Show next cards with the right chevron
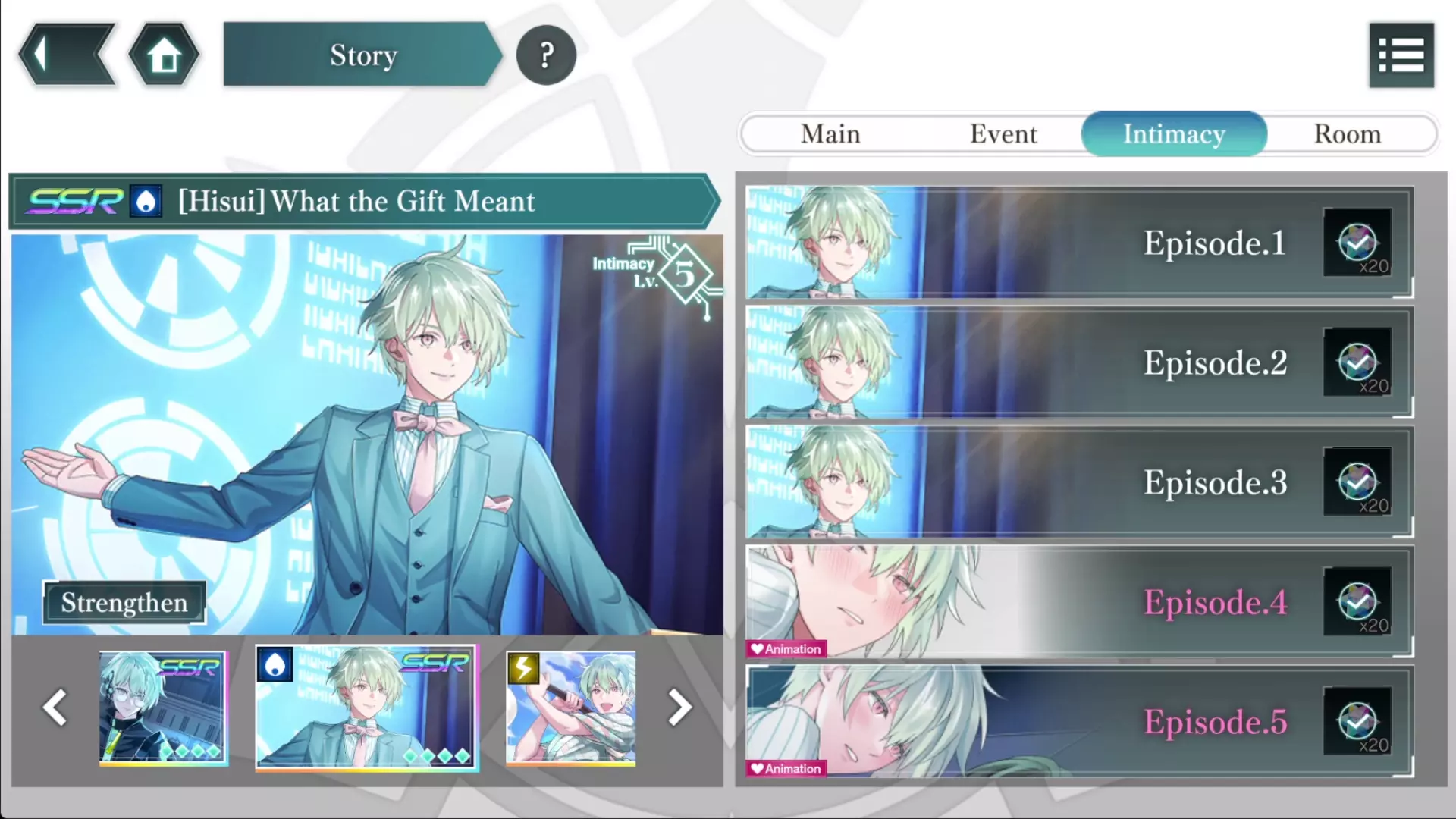1456x819 pixels. 679,708
